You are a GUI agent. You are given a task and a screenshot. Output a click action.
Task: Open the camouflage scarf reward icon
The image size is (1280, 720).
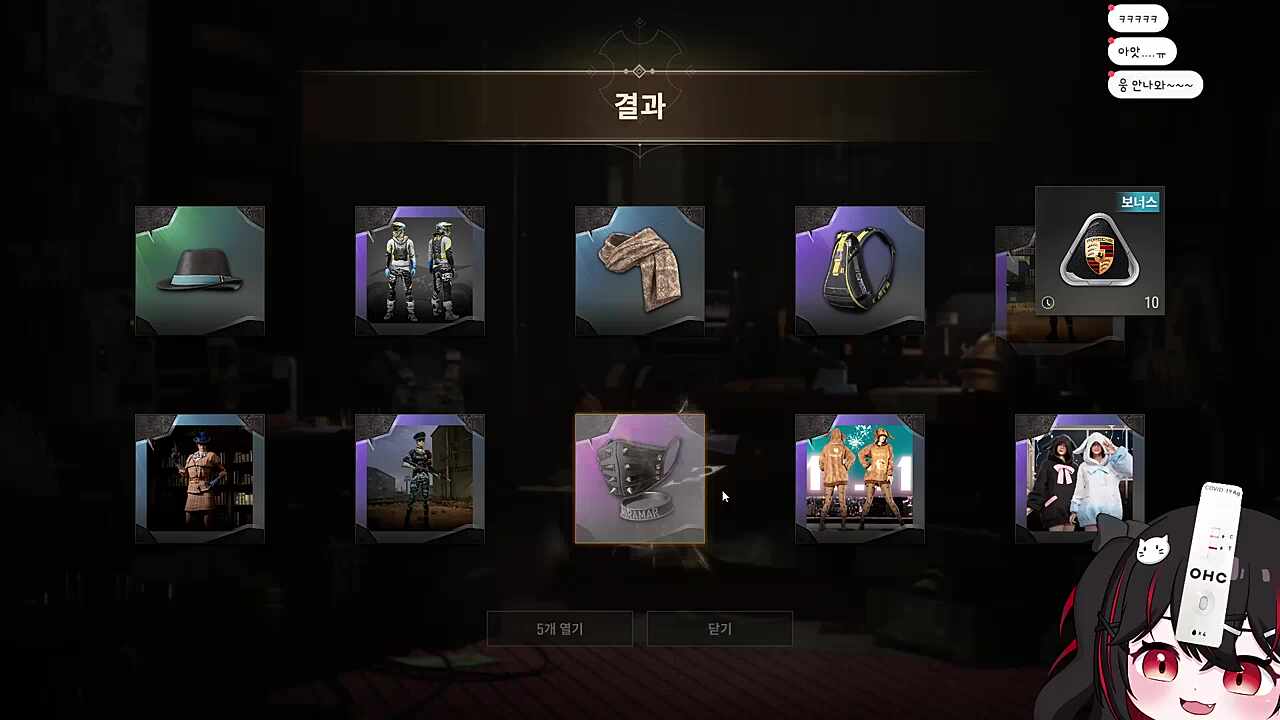coord(639,269)
